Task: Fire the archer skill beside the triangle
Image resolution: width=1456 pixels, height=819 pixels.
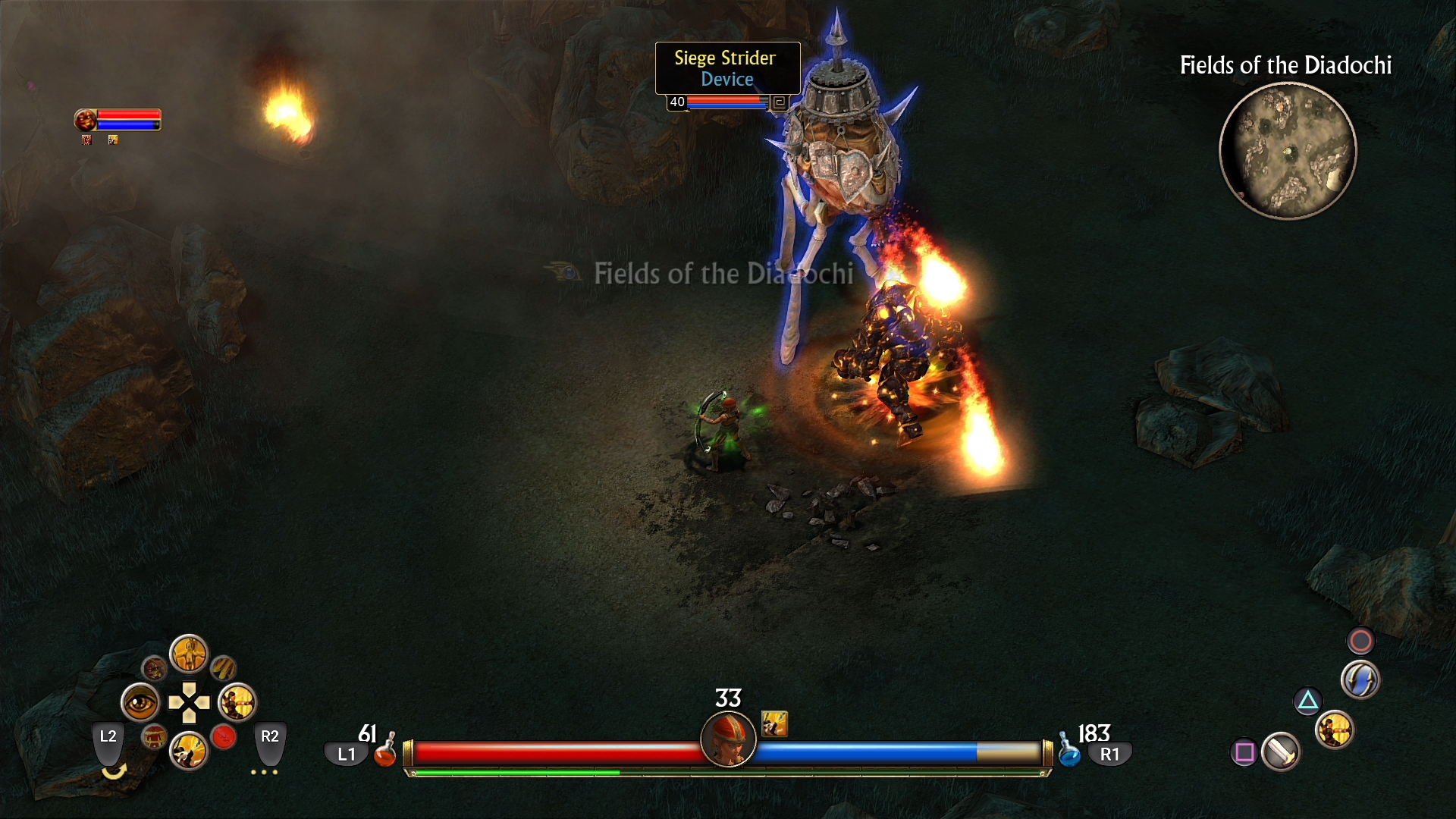Action: pyautogui.click(x=1335, y=730)
